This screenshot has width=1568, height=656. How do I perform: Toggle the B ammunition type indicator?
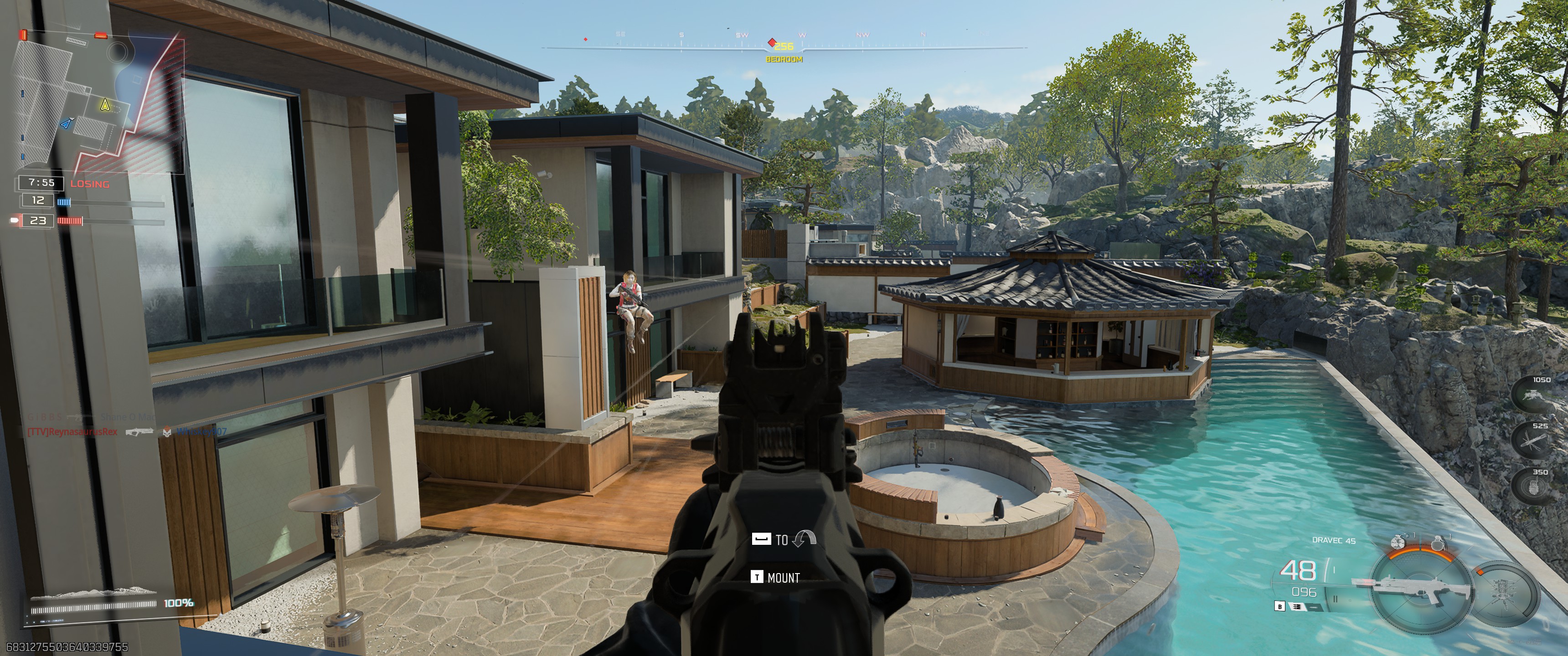(1280, 607)
